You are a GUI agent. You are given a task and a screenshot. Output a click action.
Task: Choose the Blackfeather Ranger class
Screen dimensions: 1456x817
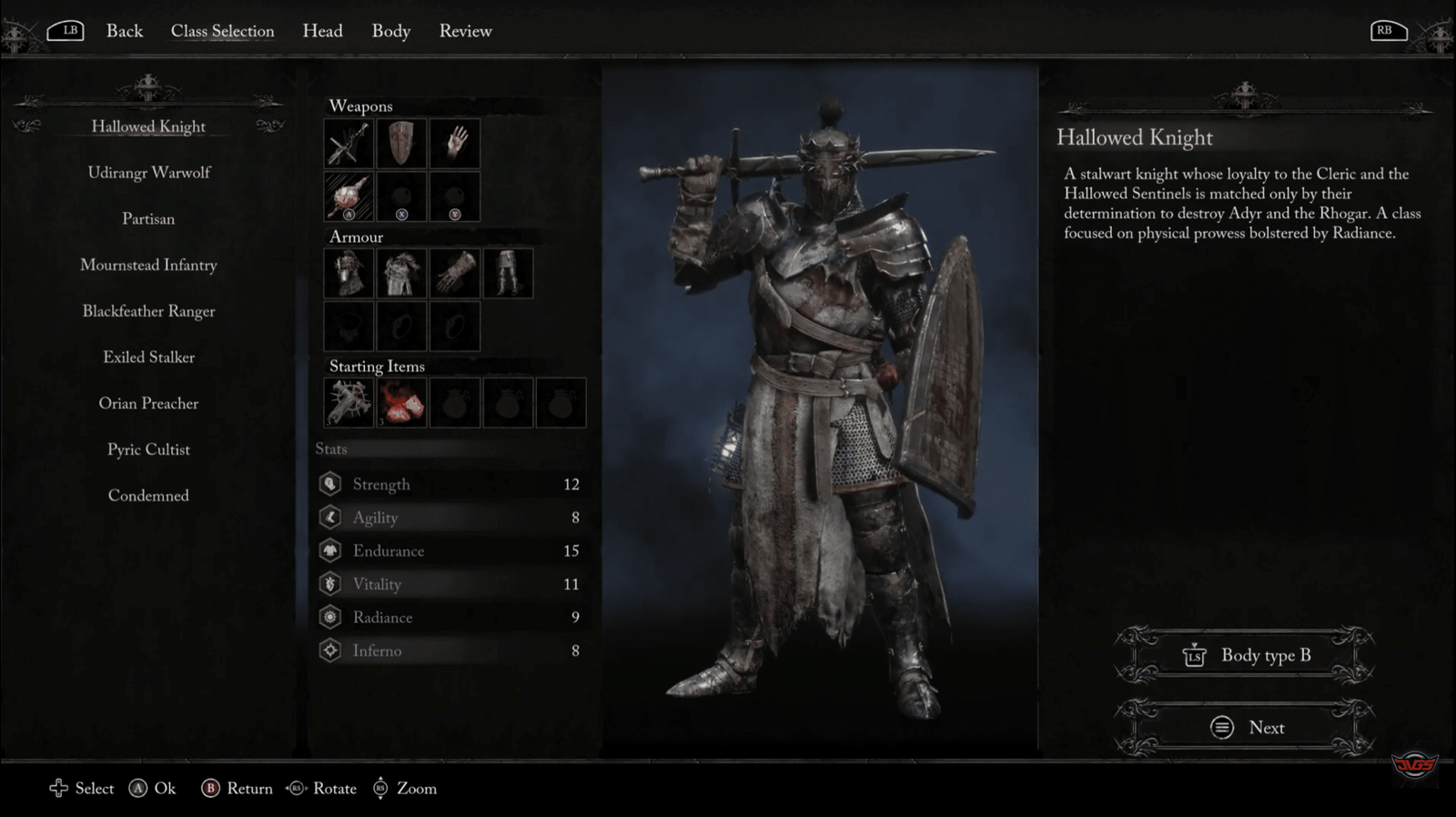(x=148, y=311)
